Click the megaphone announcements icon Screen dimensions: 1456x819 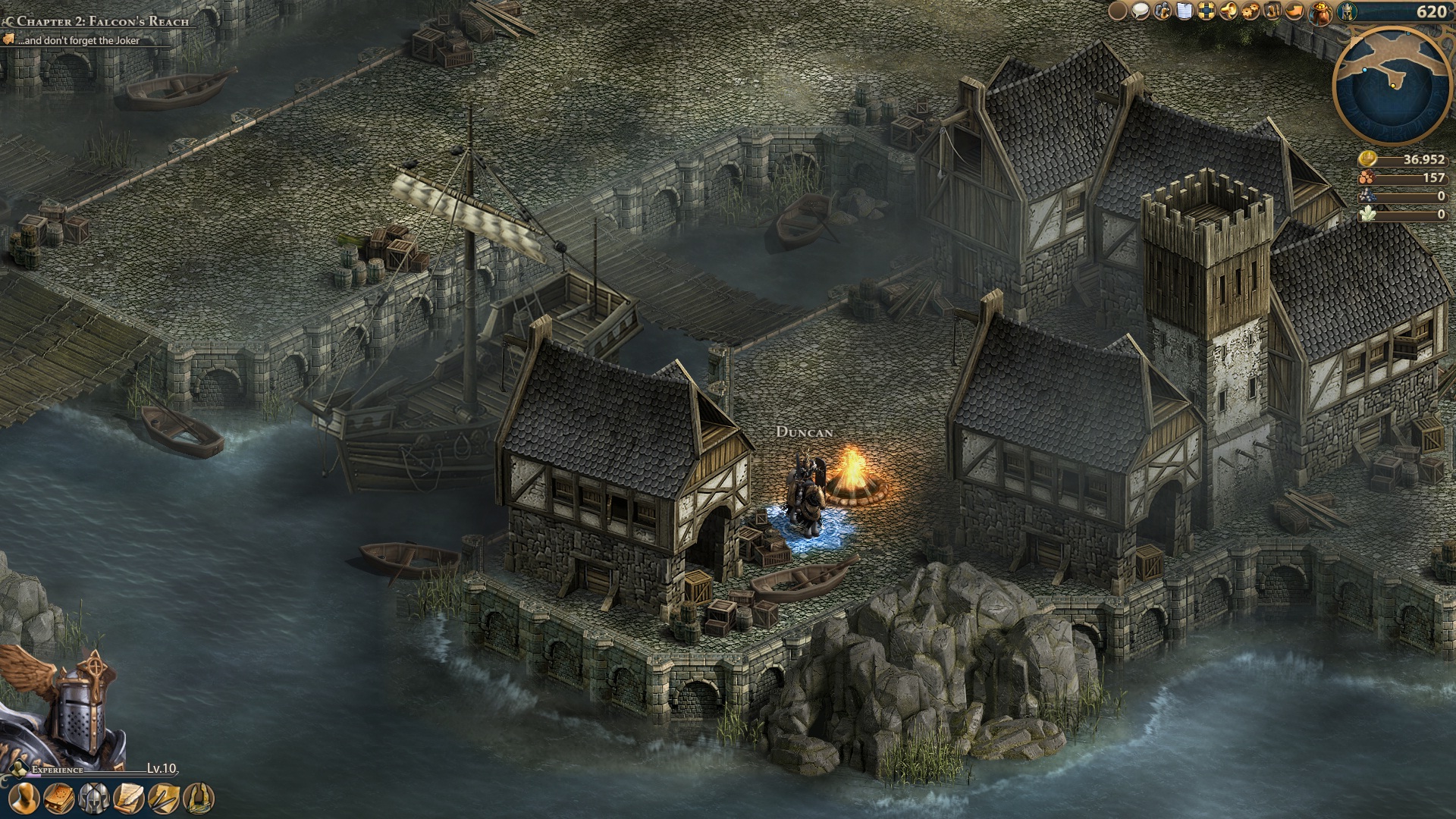tap(1228, 11)
